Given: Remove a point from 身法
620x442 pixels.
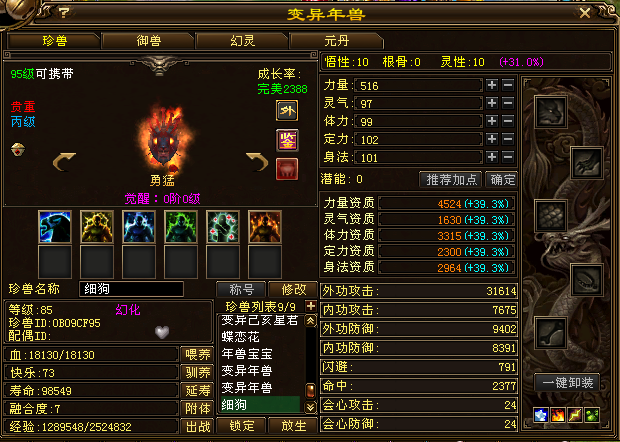Looking at the screenshot, I should point(508,157).
